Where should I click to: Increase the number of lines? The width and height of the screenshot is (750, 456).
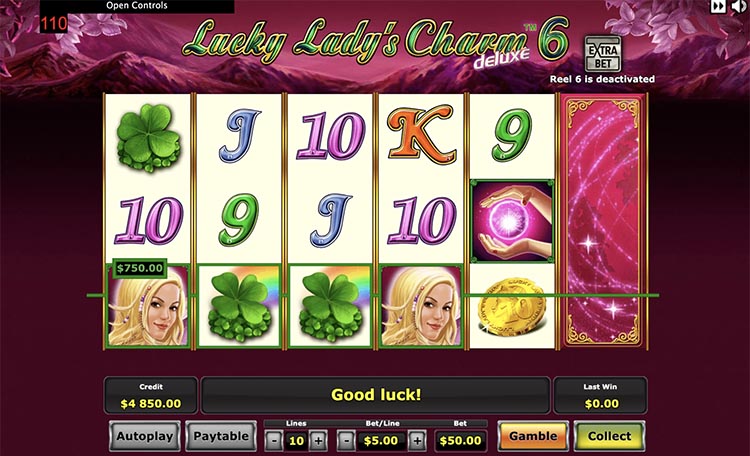click(x=318, y=440)
